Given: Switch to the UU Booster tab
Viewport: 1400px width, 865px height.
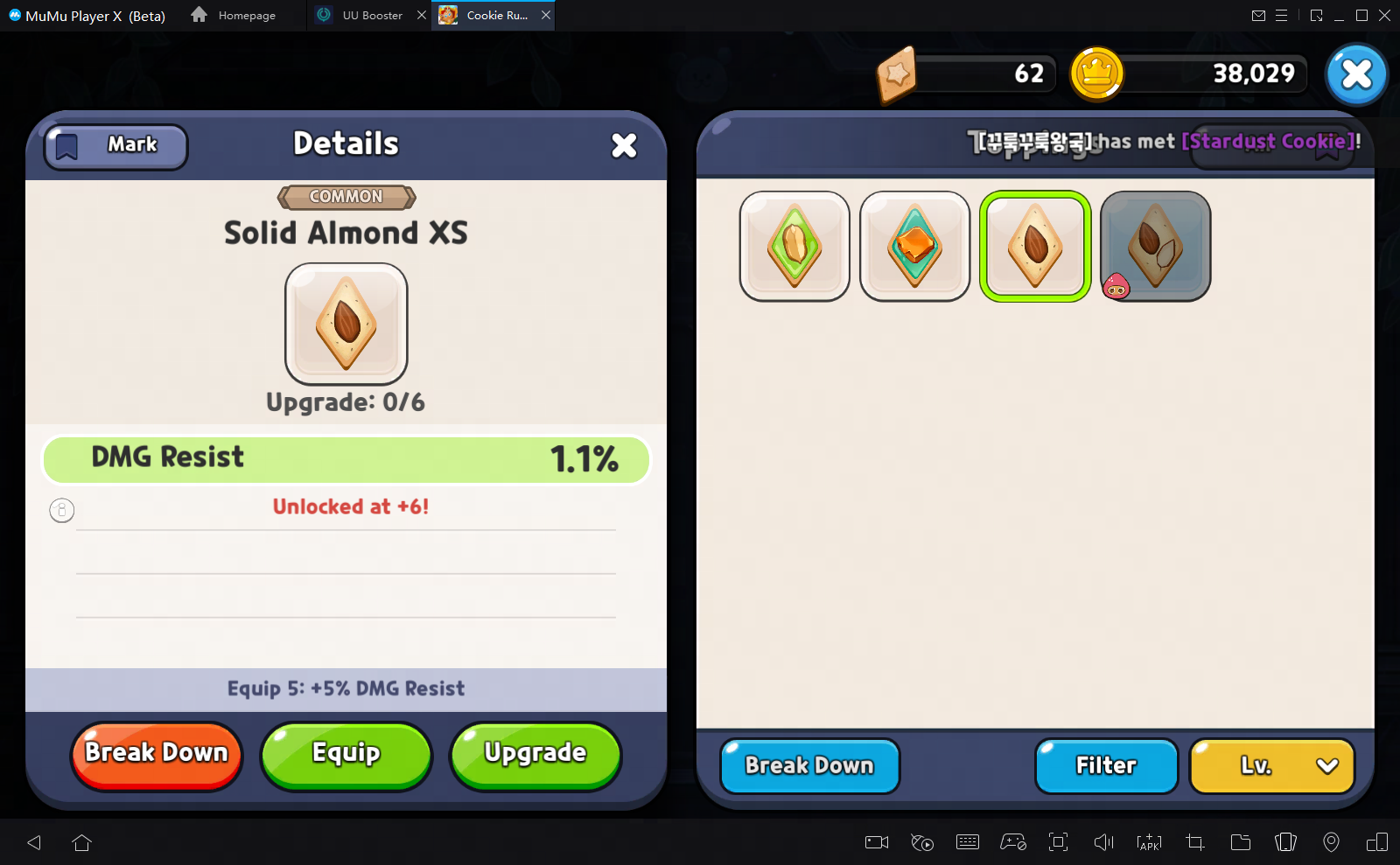Looking at the screenshot, I should coord(371,15).
